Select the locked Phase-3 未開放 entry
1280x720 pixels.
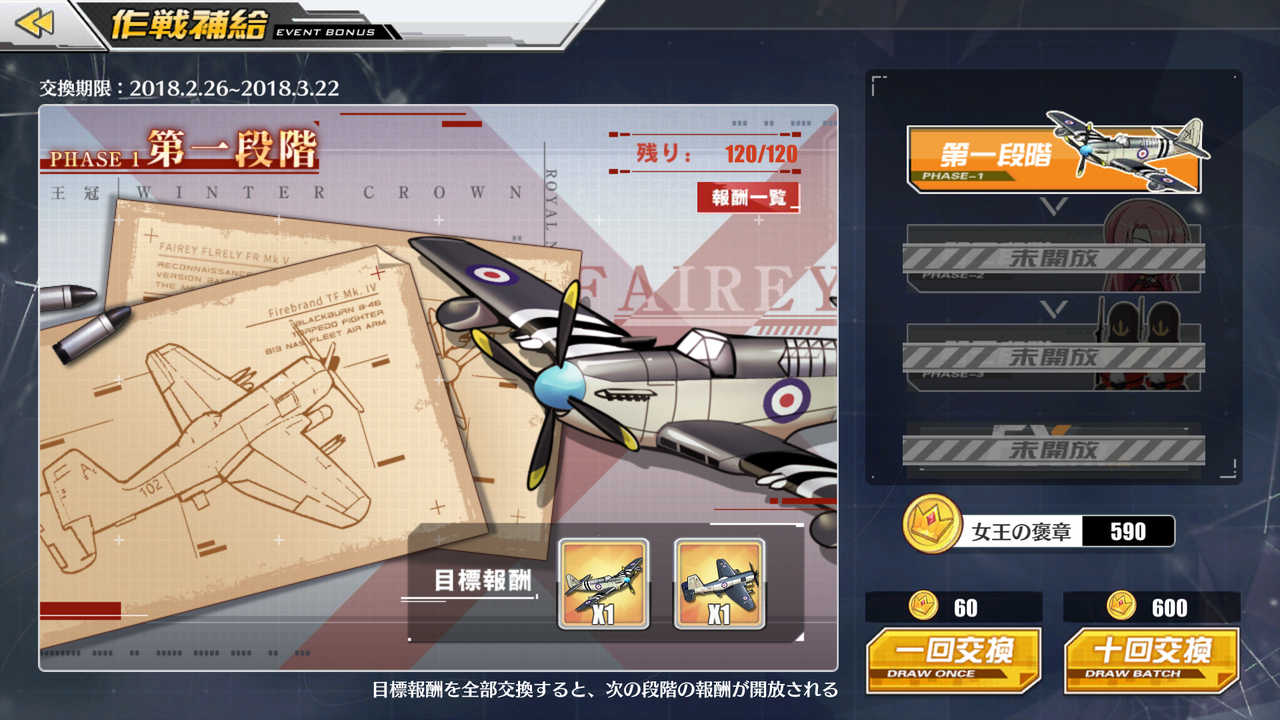[1055, 358]
